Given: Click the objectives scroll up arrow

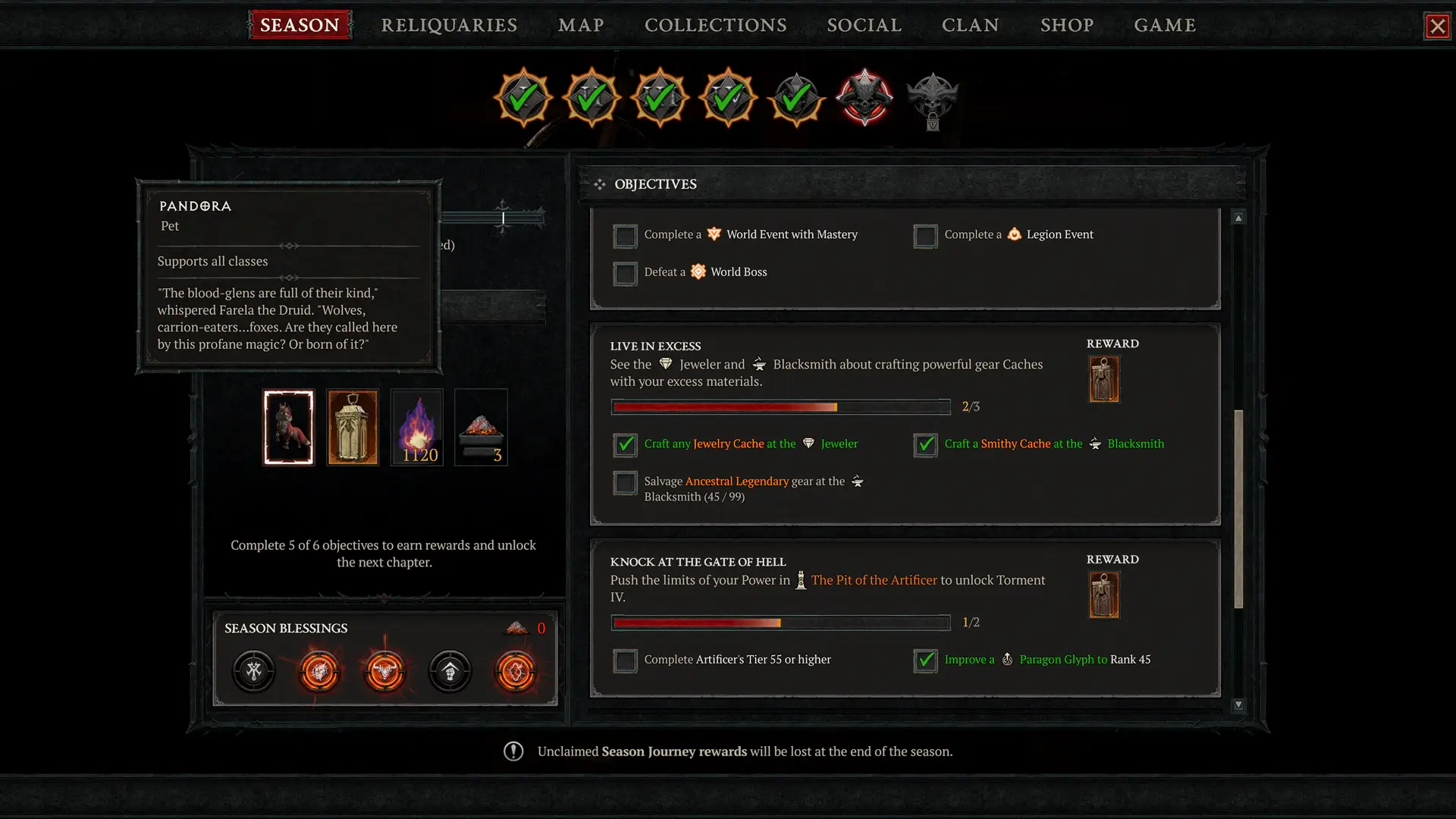Looking at the screenshot, I should tap(1238, 218).
